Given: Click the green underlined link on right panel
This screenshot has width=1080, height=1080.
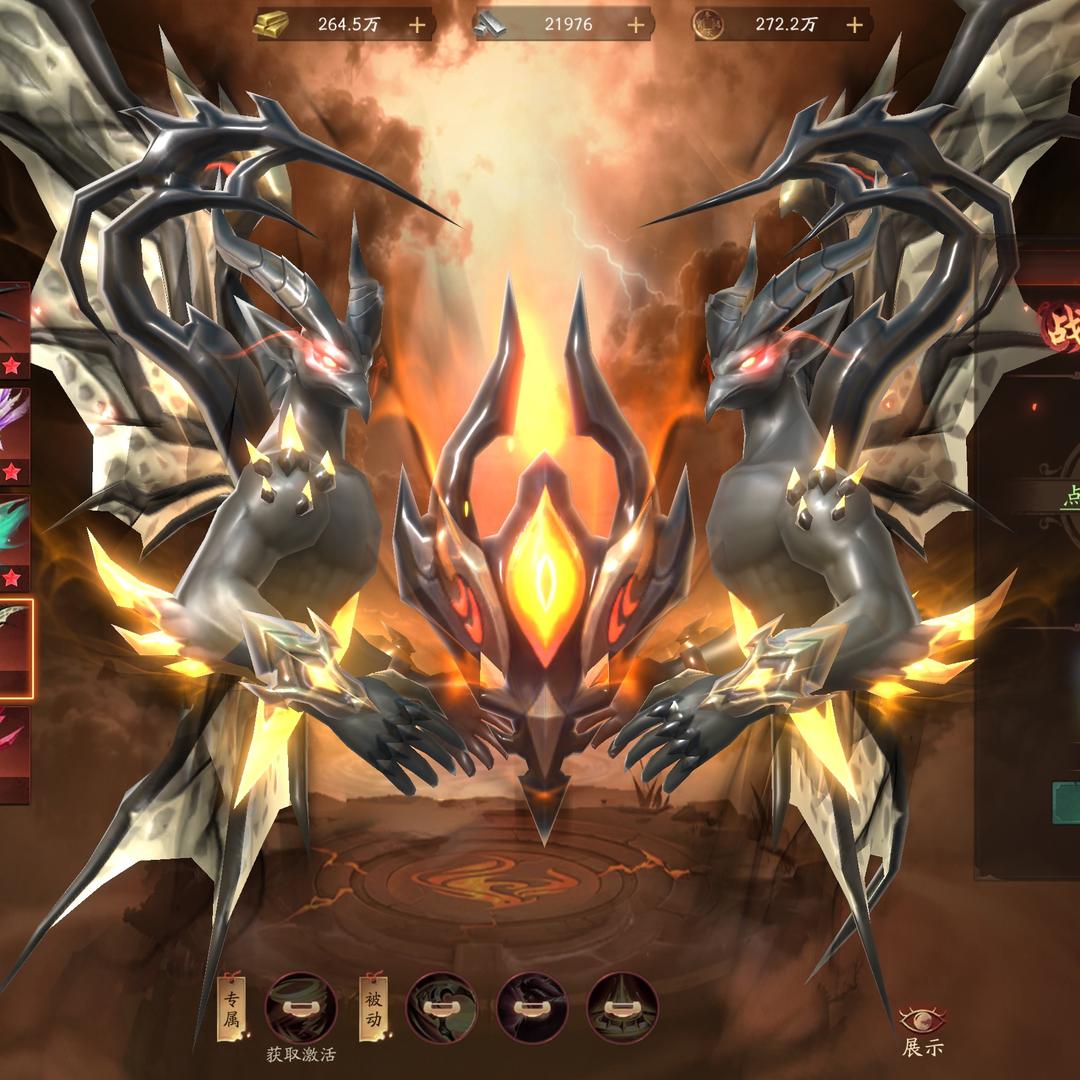Looking at the screenshot, I should pos(1066,497).
